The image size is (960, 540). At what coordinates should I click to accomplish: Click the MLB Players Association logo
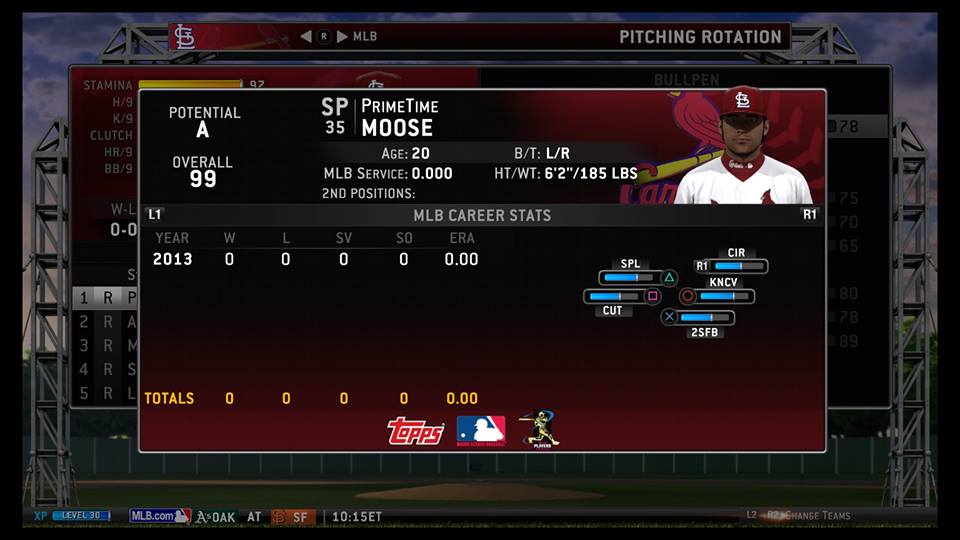pyautogui.click(x=539, y=429)
